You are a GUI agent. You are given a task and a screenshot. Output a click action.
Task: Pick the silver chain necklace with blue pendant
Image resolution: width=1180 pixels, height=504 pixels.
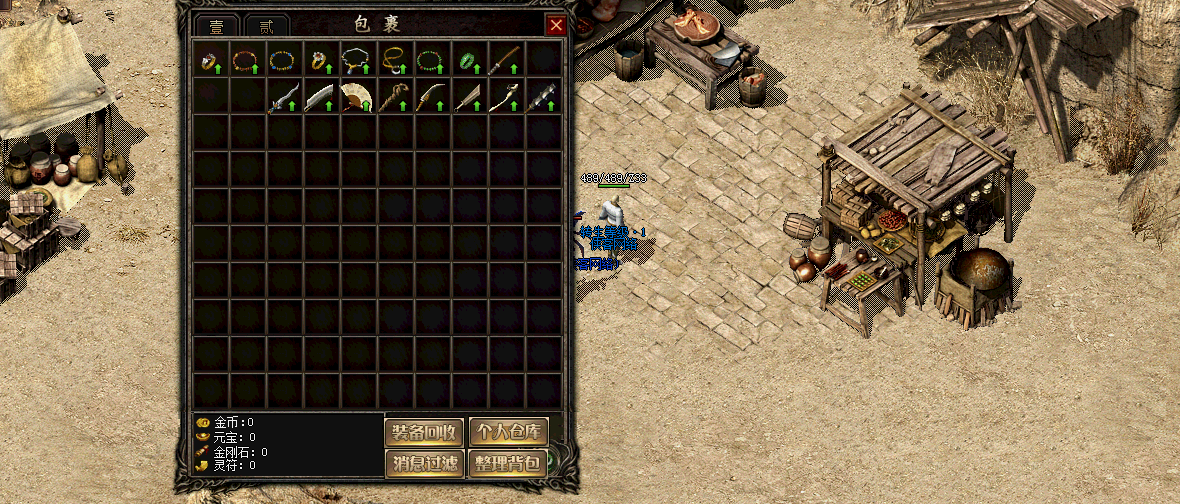coord(357,59)
